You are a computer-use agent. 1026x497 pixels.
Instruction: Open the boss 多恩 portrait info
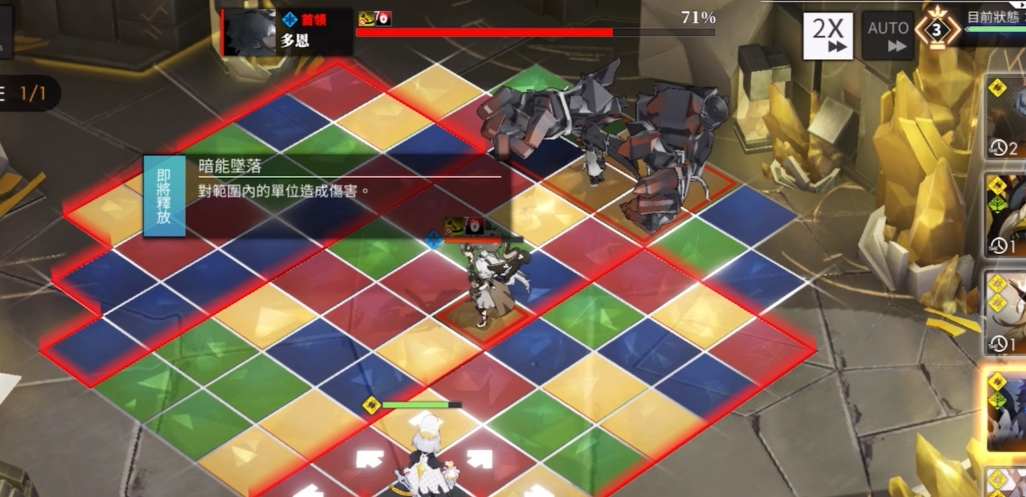pos(249,33)
